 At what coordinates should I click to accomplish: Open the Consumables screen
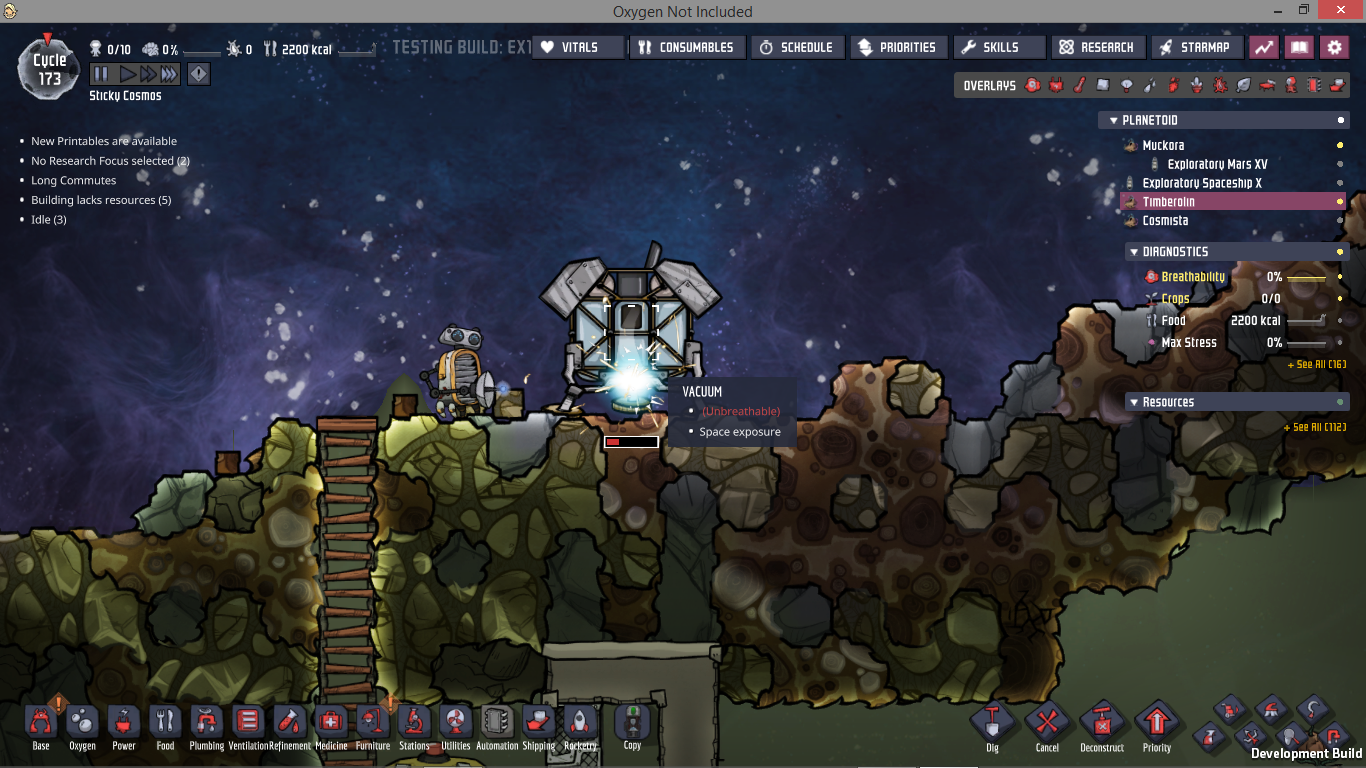687,47
